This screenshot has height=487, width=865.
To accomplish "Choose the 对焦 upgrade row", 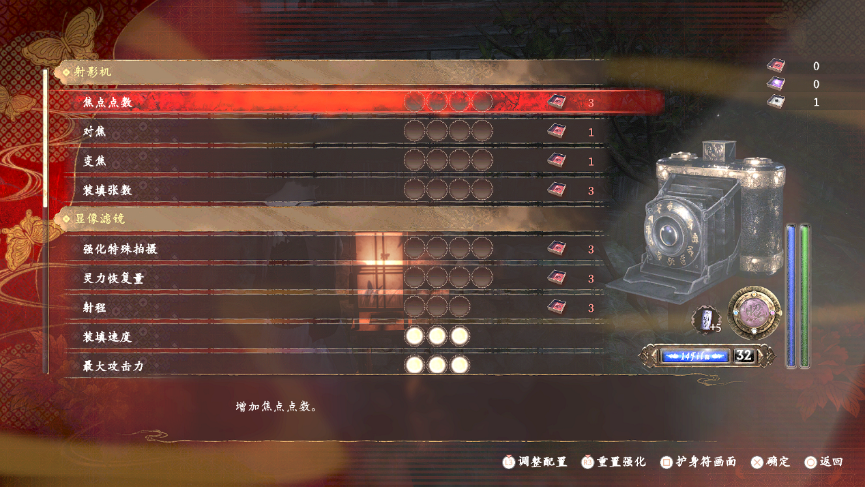I will pyautogui.click(x=94, y=132).
